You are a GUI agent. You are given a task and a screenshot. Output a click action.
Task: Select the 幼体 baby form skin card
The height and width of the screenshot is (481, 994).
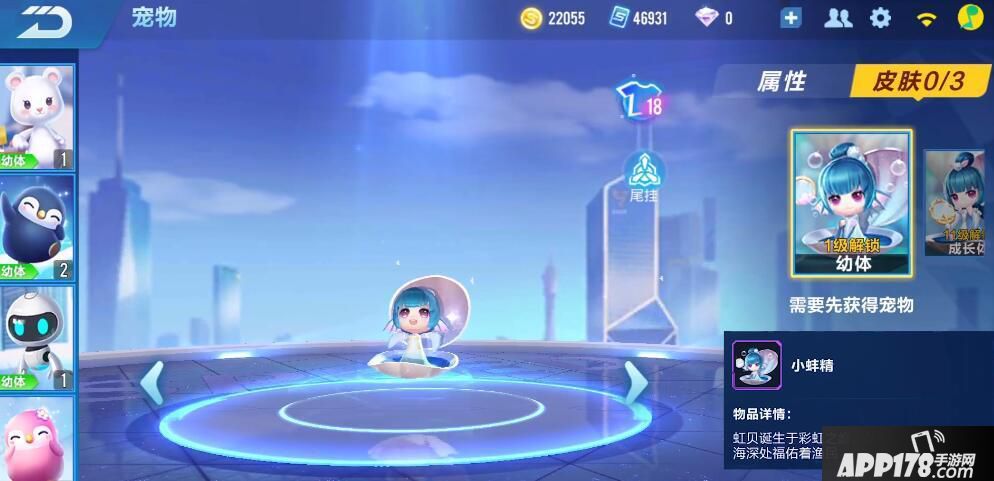(x=852, y=203)
